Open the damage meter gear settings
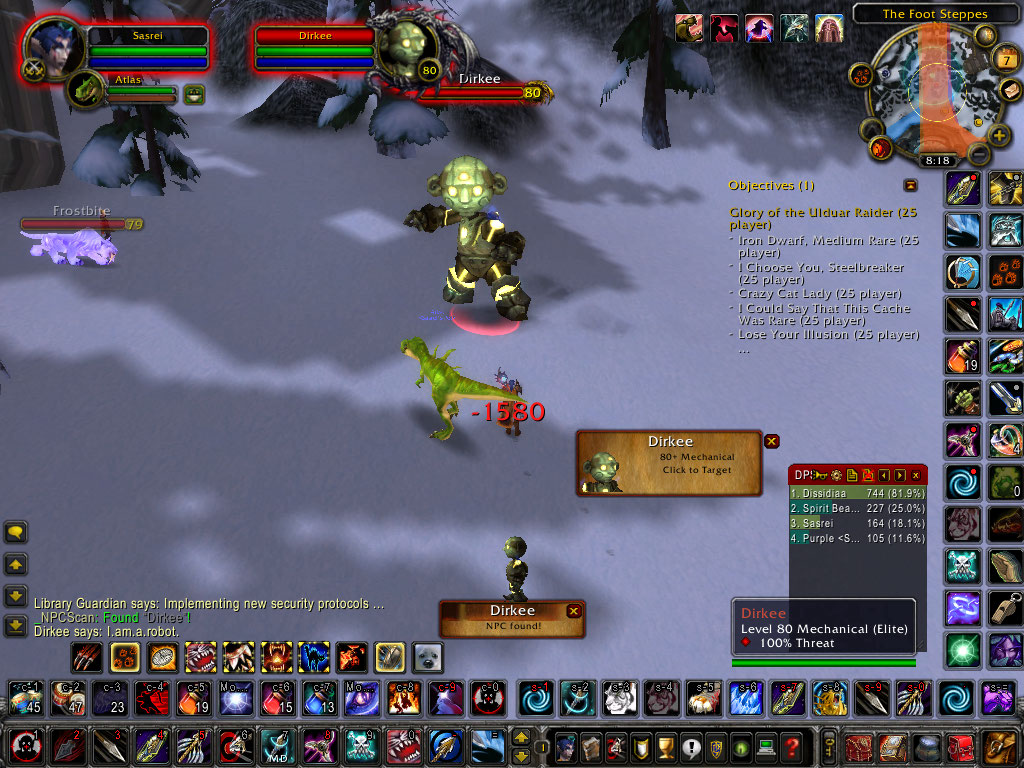Screen dimensions: 1024x768 pos(835,475)
